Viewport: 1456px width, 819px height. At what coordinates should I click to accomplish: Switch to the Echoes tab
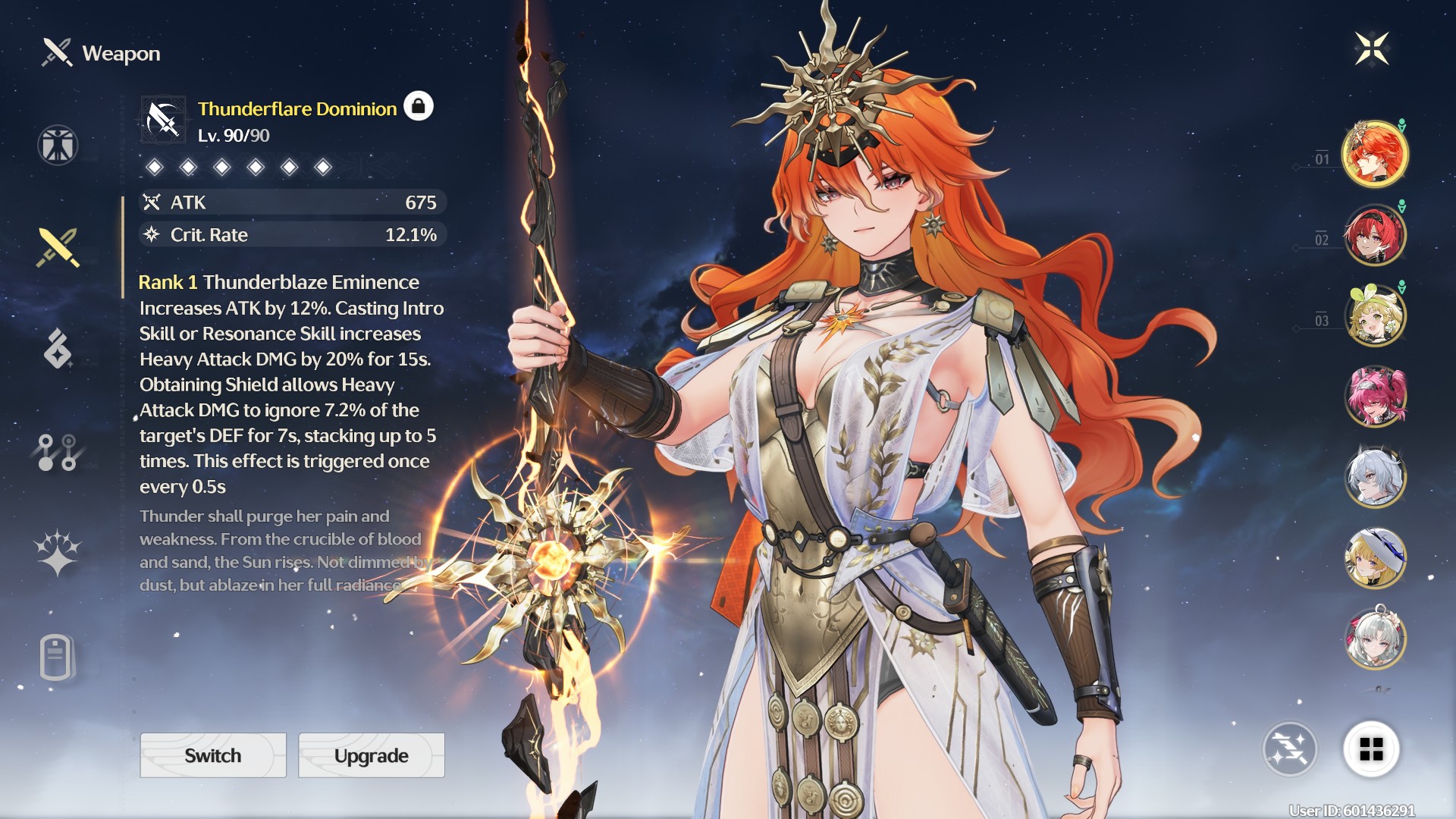point(58,349)
